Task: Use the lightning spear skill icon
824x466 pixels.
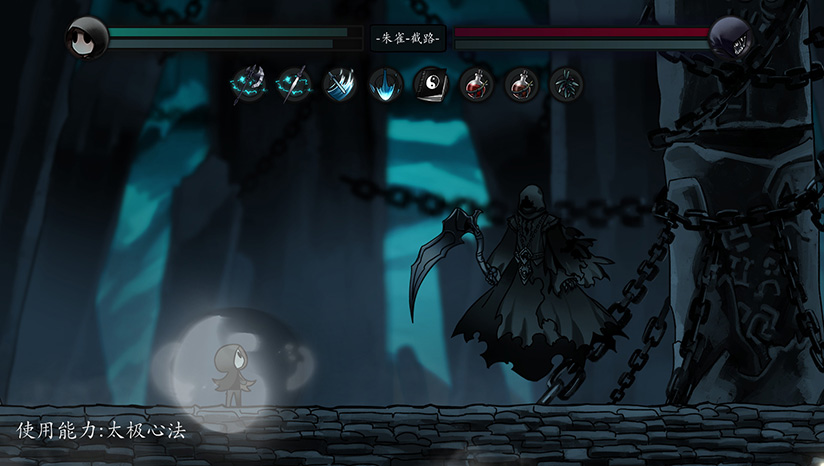Action: click(294, 84)
